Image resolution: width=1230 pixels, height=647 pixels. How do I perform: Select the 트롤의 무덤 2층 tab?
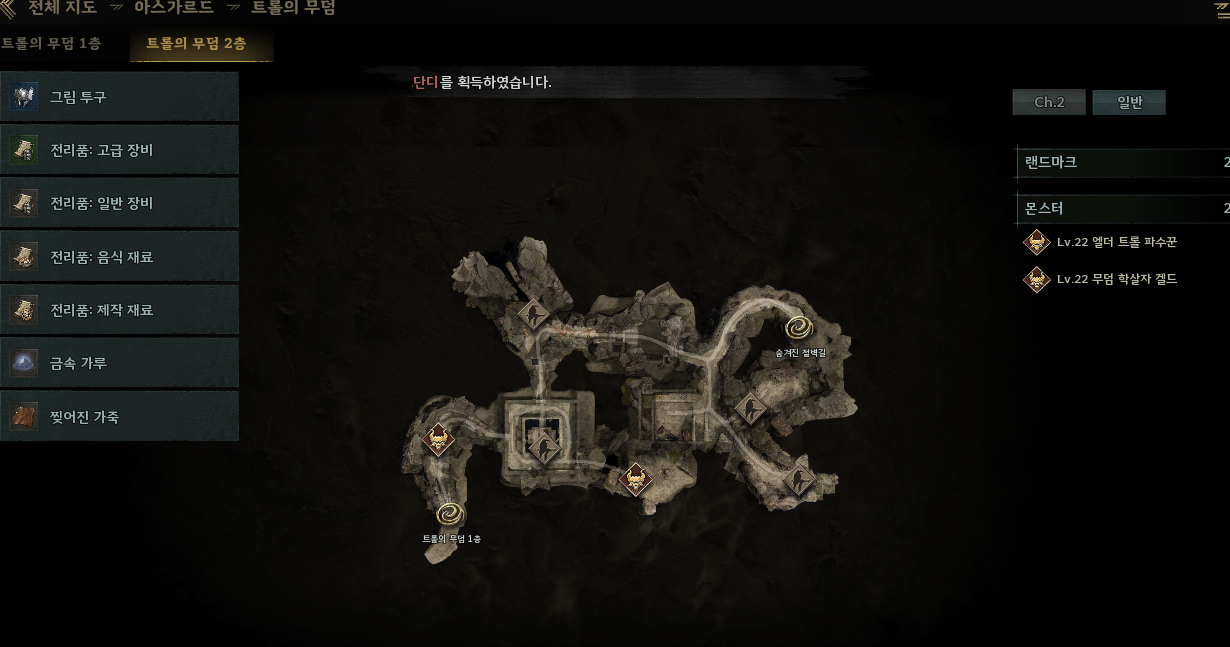point(196,44)
